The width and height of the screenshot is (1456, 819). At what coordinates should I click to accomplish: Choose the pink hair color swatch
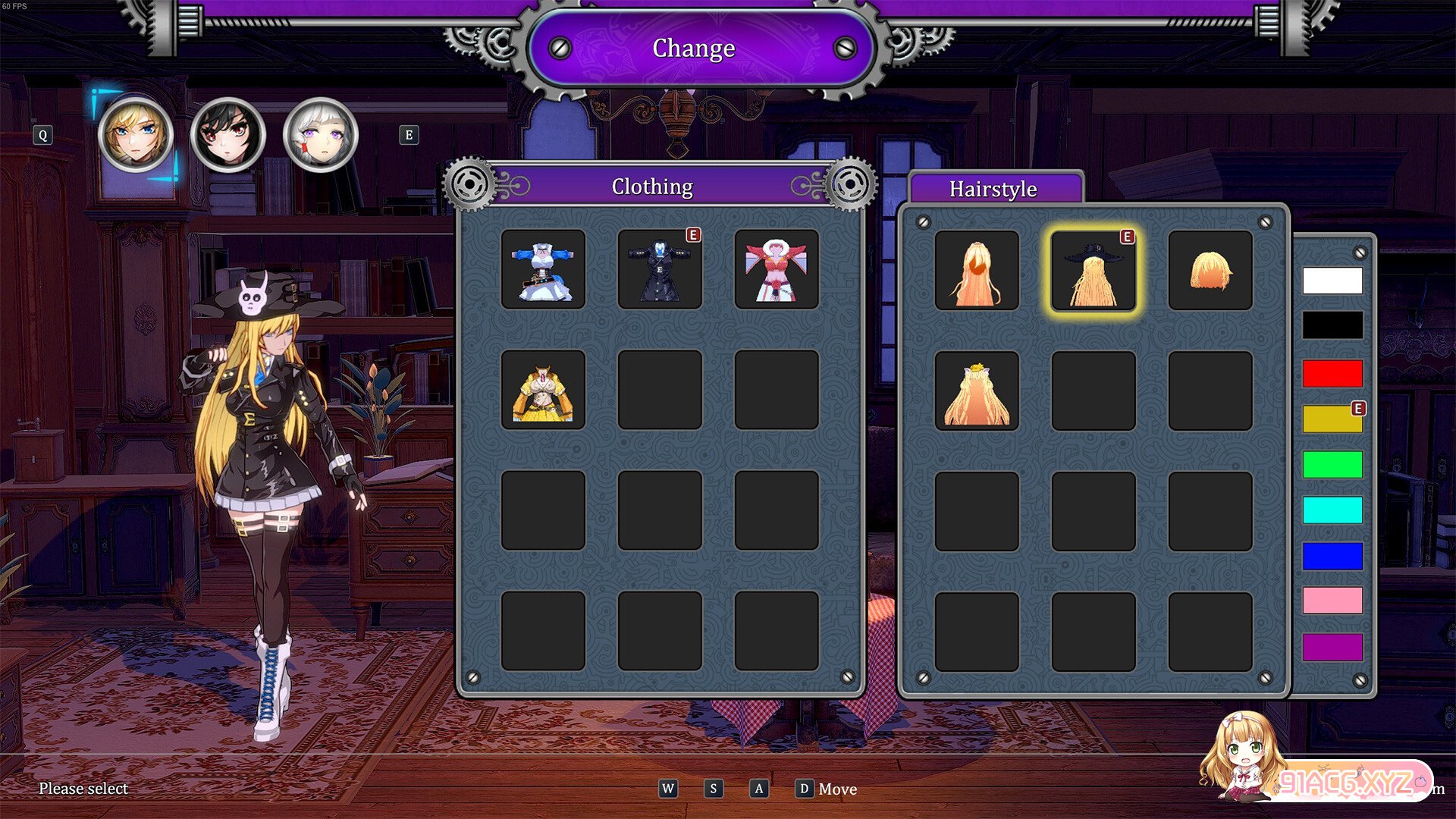tap(1332, 601)
